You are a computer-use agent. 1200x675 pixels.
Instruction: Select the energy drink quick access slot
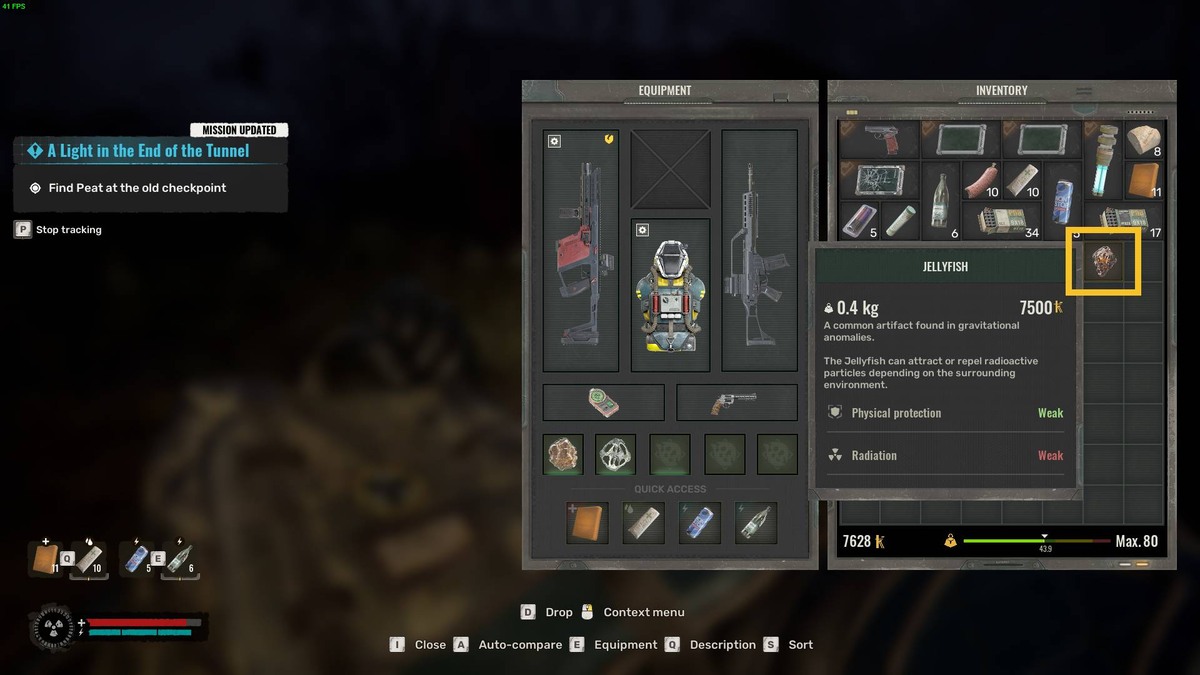pyautogui.click(x=700, y=523)
